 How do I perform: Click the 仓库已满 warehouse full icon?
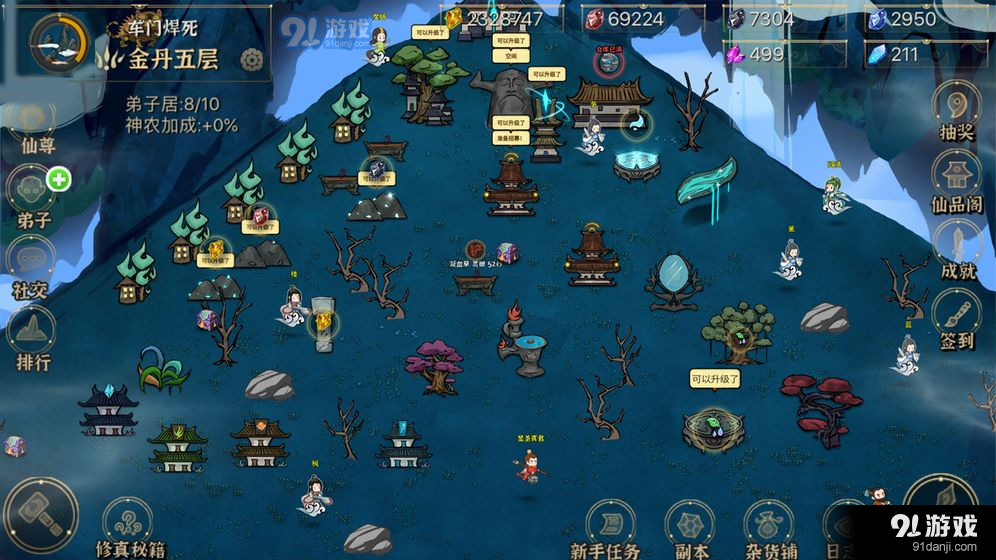(x=608, y=62)
